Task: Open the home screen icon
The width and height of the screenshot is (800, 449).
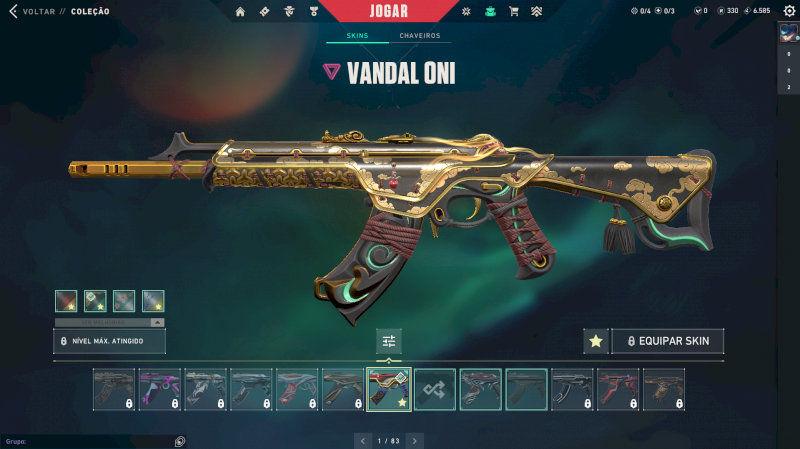Action: (x=240, y=12)
